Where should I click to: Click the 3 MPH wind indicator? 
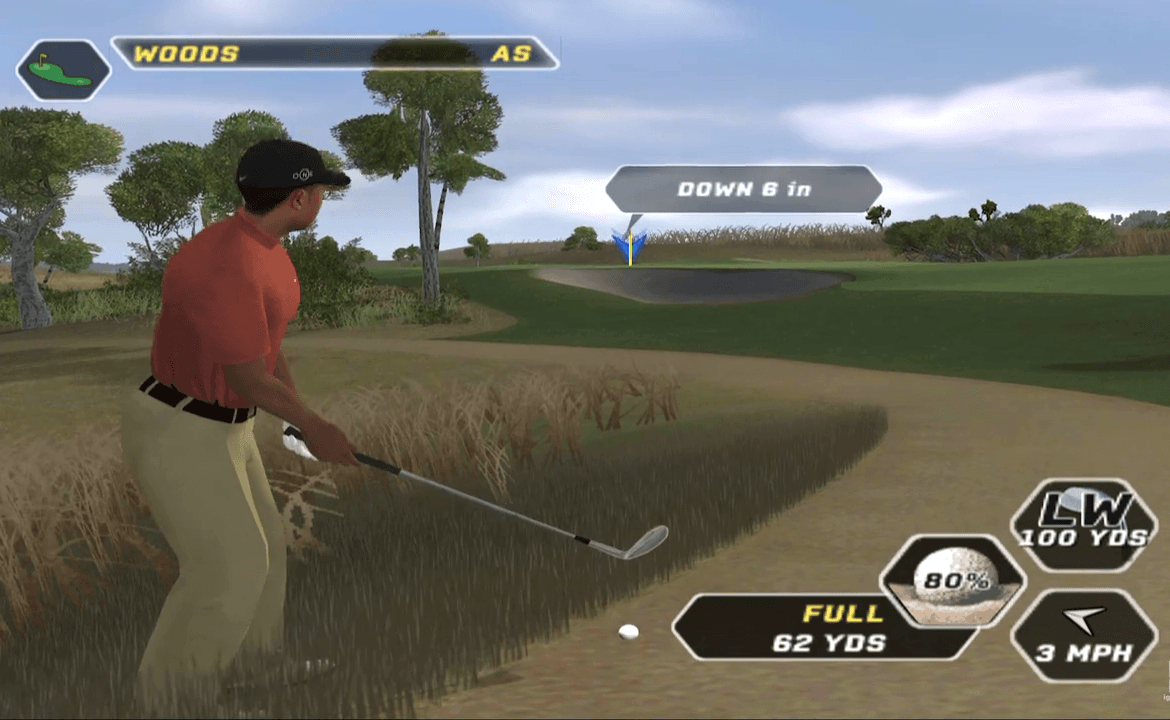click(x=1084, y=636)
